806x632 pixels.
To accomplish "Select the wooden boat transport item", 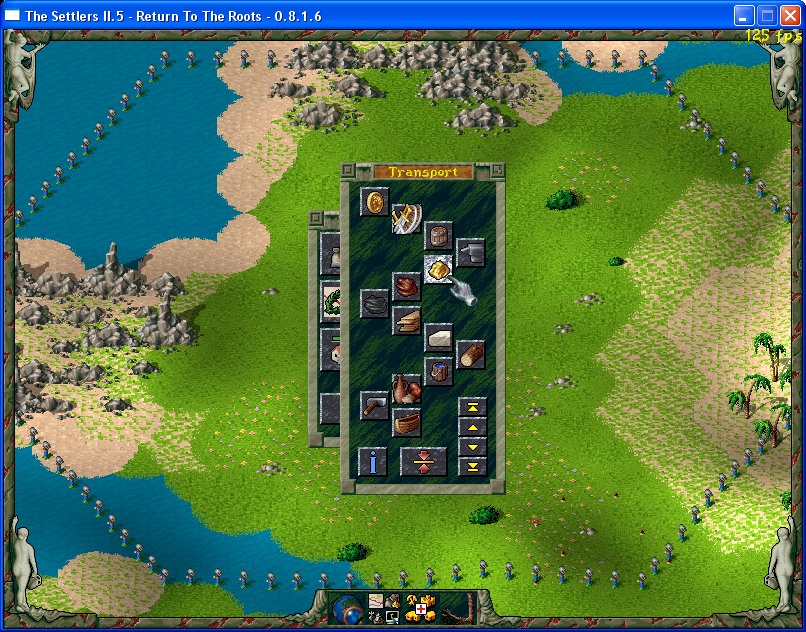I will click(x=406, y=422).
